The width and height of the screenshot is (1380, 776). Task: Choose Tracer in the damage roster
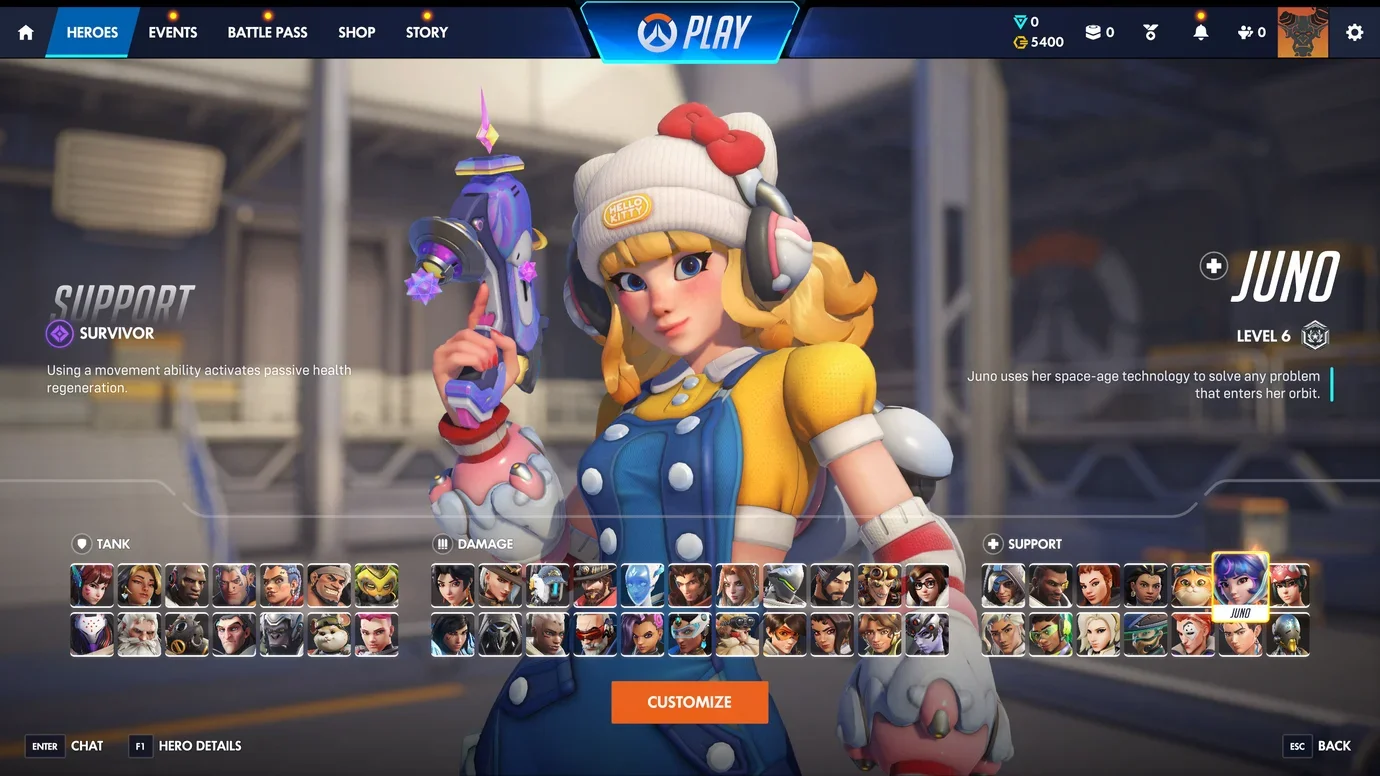(785, 635)
